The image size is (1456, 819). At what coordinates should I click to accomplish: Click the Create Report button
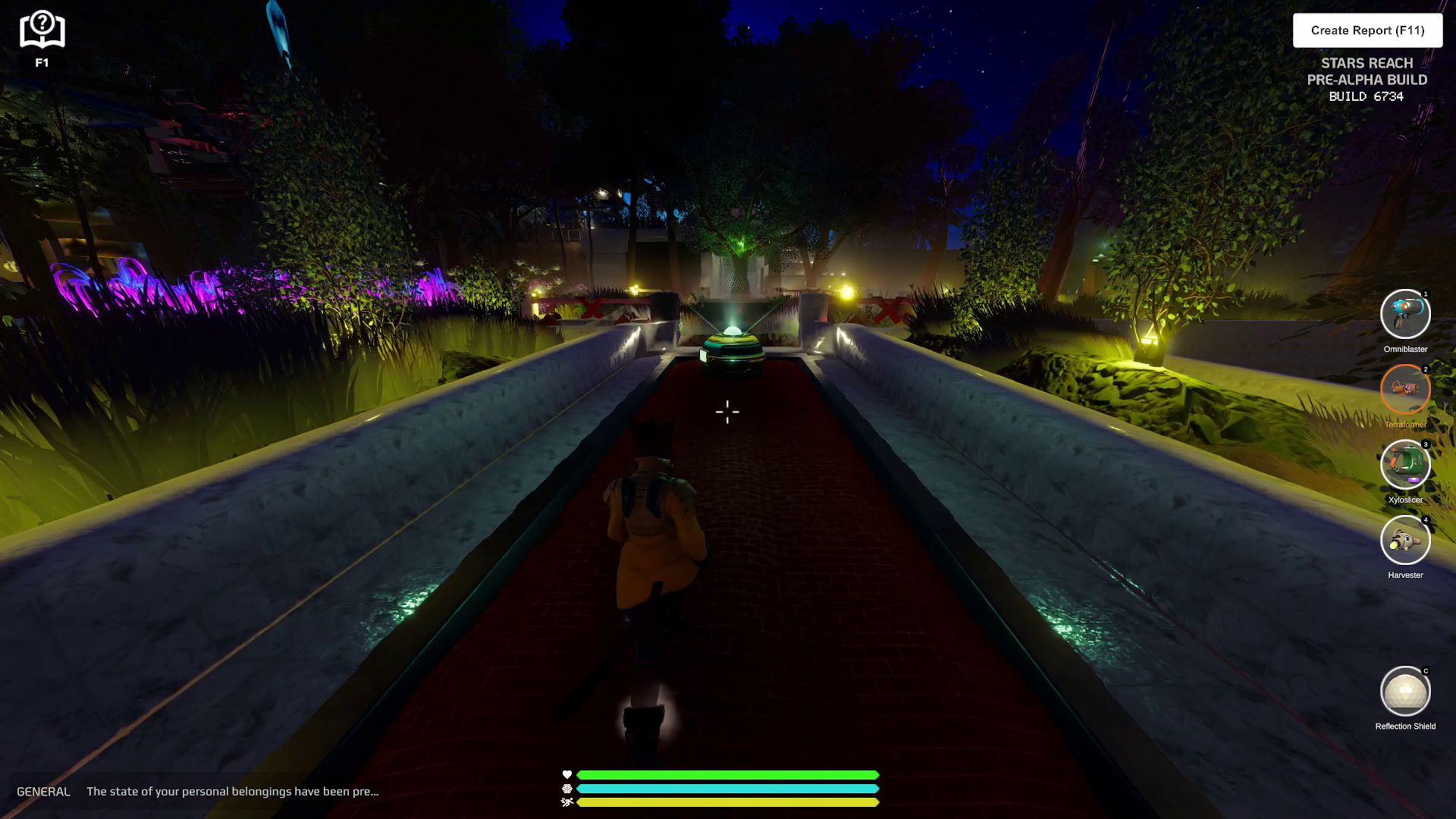coord(1367,30)
